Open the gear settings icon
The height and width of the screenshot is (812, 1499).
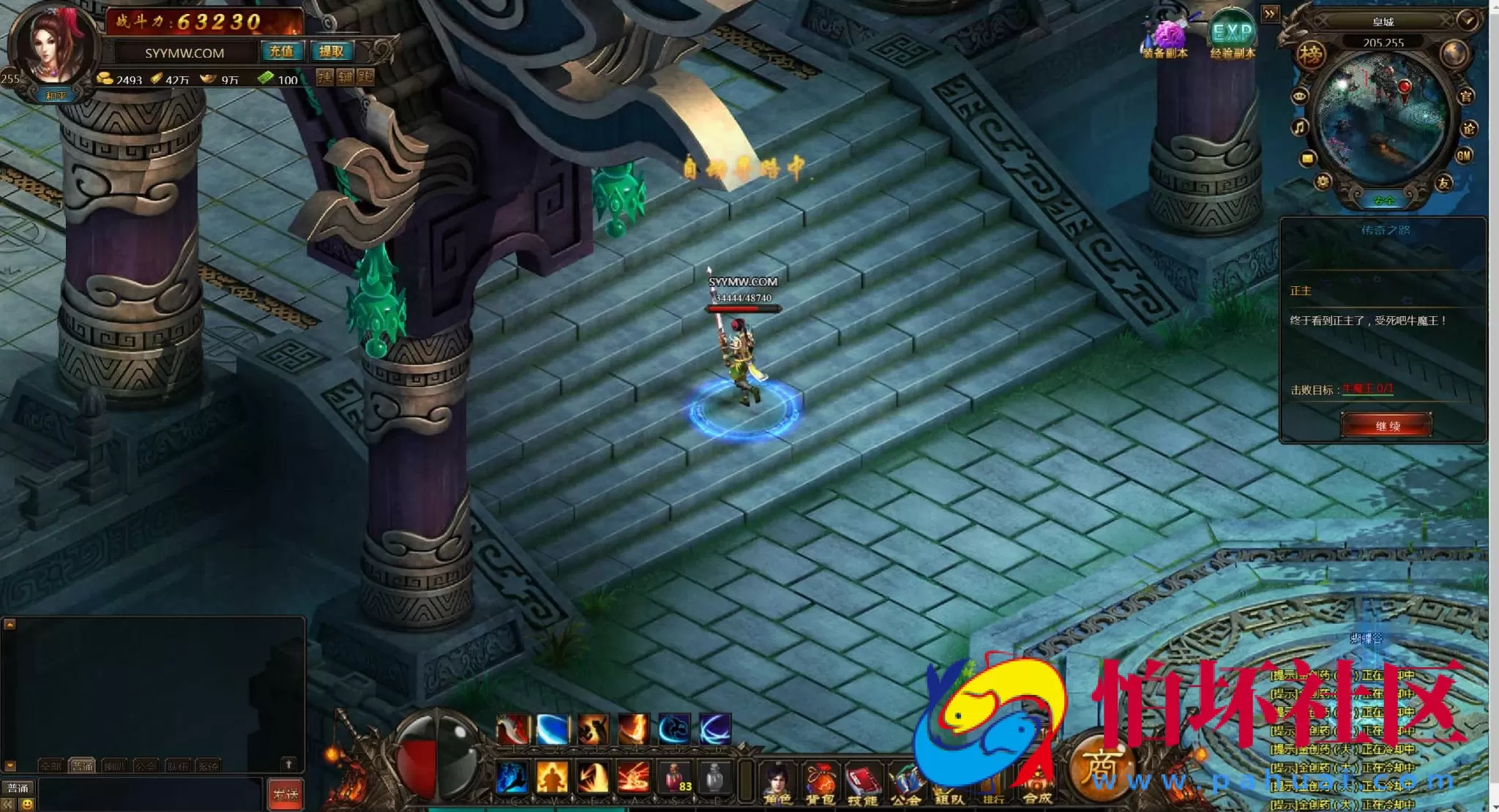pyautogui.click(x=1323, y=182)
